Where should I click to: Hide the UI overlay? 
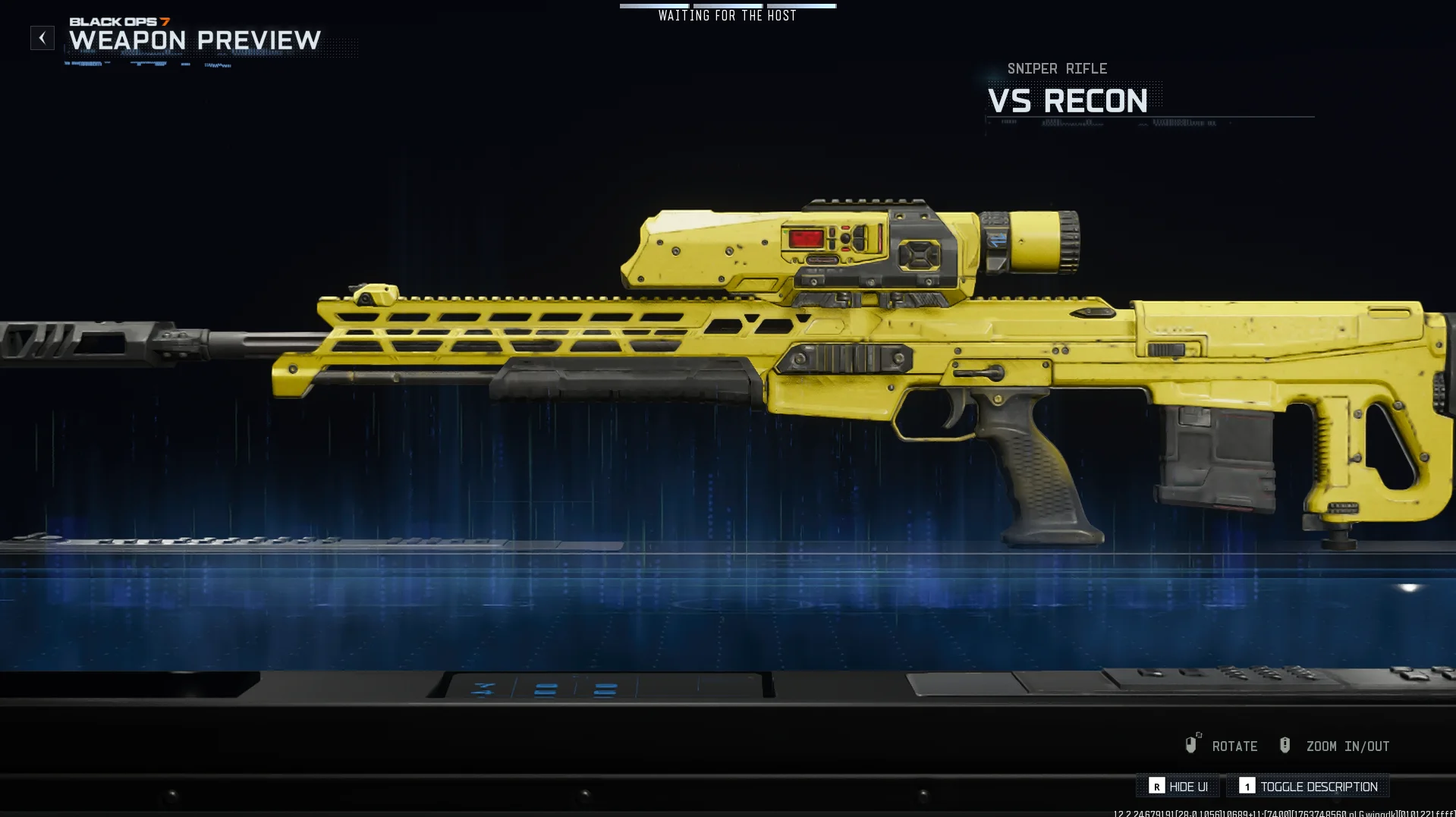[x=1178, y=787]
